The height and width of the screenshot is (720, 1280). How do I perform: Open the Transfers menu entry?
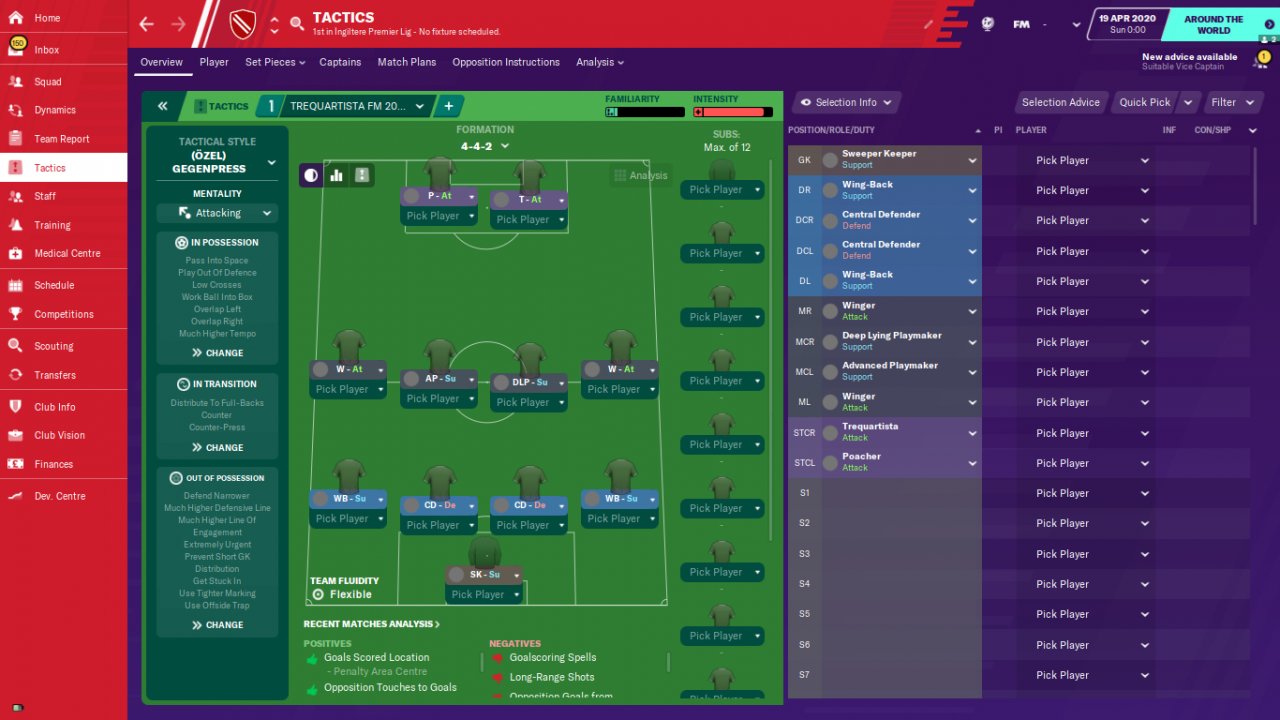point(55,375)
